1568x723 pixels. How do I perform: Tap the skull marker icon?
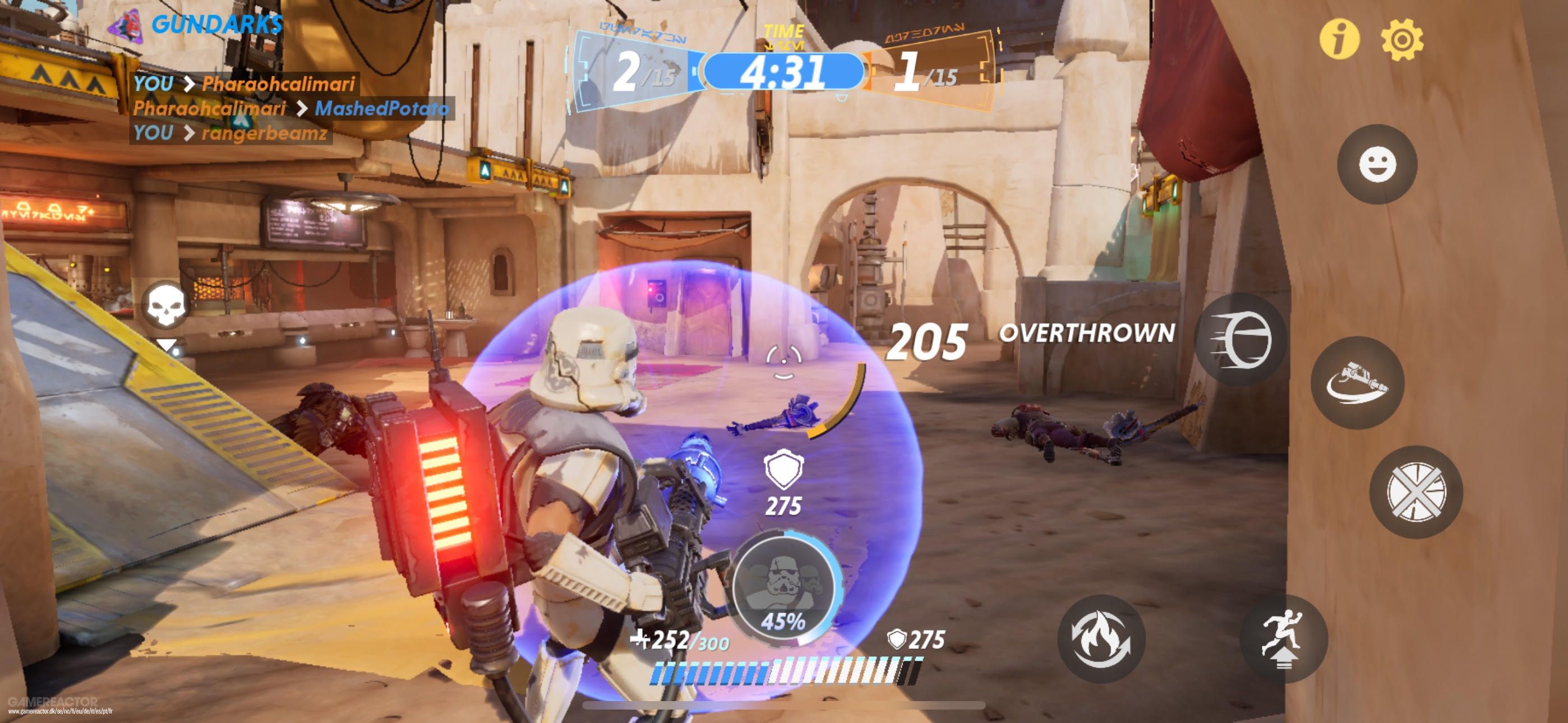165,303
